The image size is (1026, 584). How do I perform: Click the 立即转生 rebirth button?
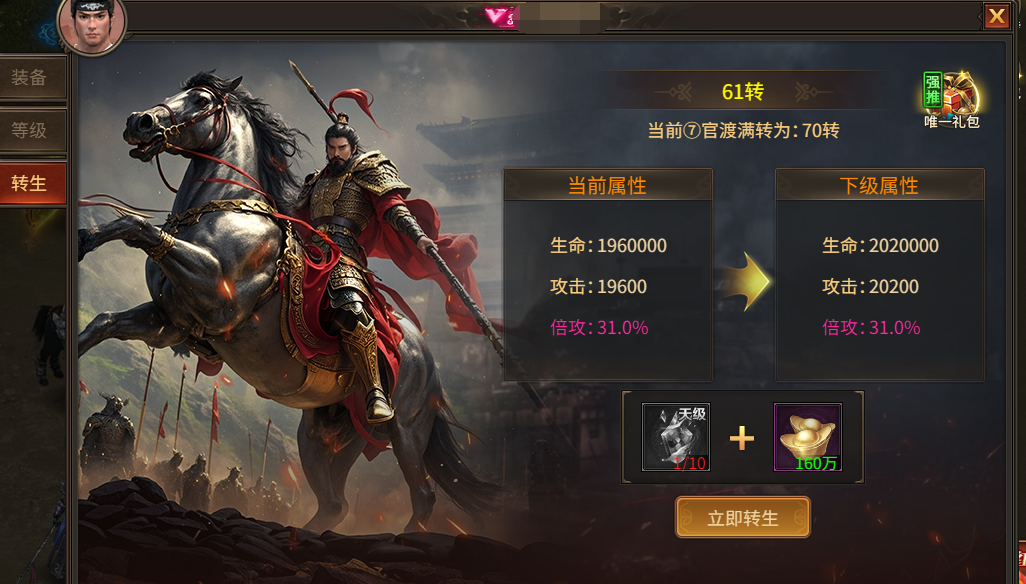click(x=742, y=518)
